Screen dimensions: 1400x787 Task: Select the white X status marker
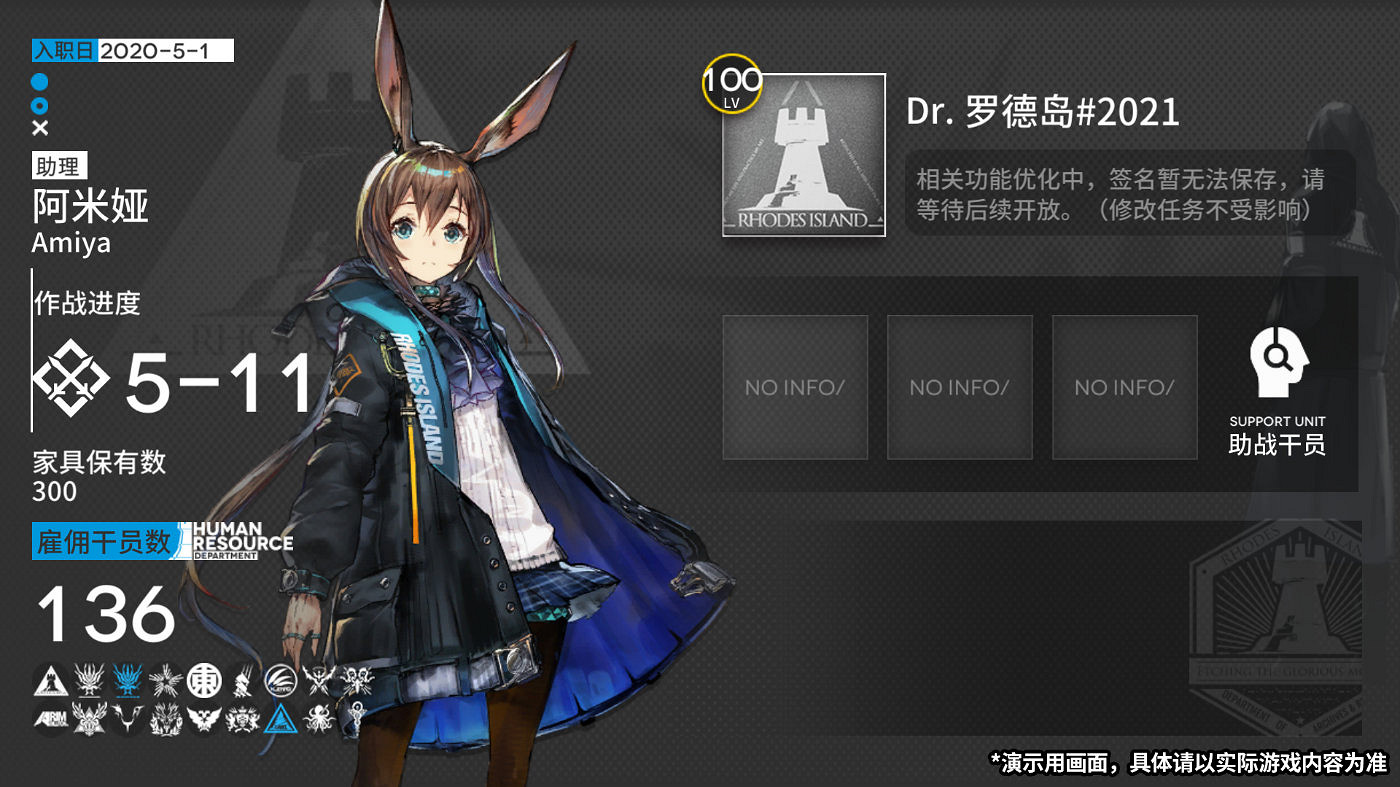pos(41,127)
